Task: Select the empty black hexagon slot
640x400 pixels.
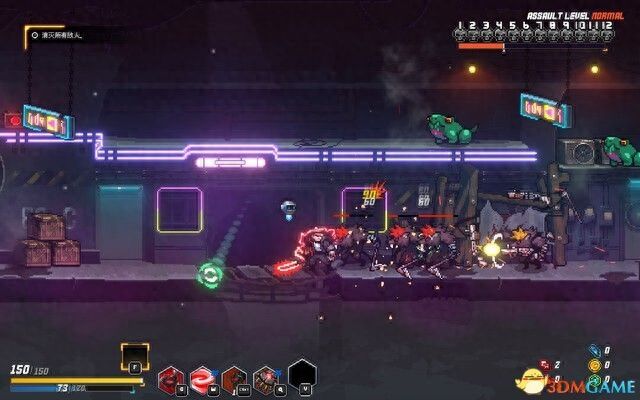Action: [x=302, y=373]
